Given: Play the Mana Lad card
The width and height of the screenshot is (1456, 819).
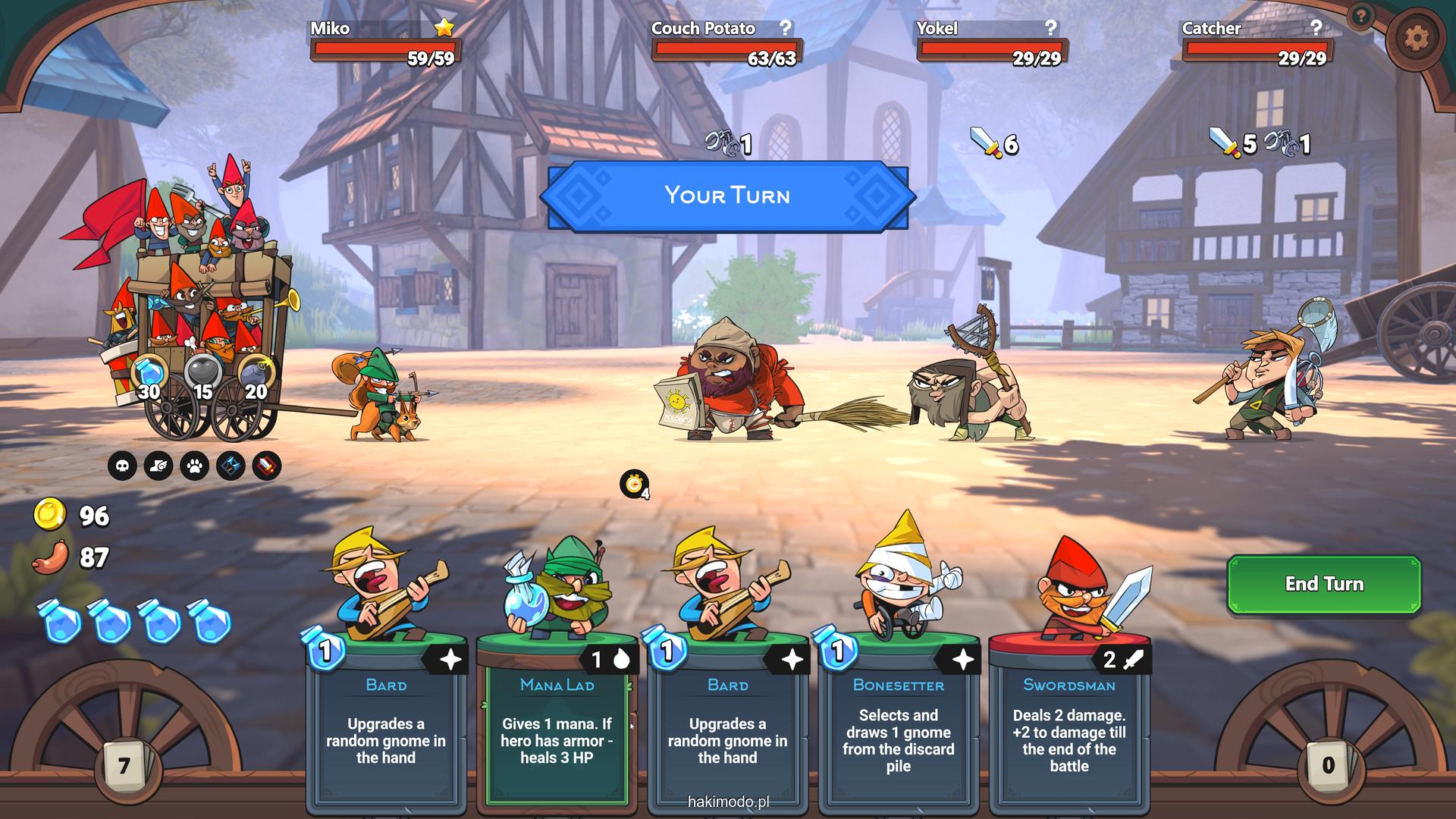Looking at the screenshot, I should click(557, 720).
